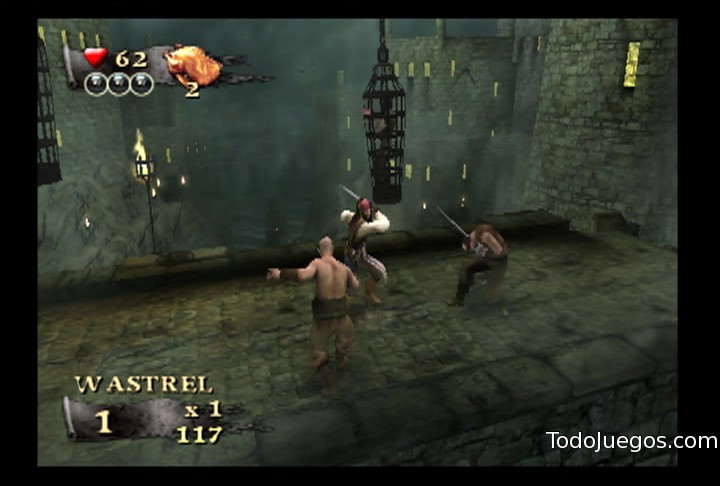Click the WASTREL rank label

[x=143, y=384]
